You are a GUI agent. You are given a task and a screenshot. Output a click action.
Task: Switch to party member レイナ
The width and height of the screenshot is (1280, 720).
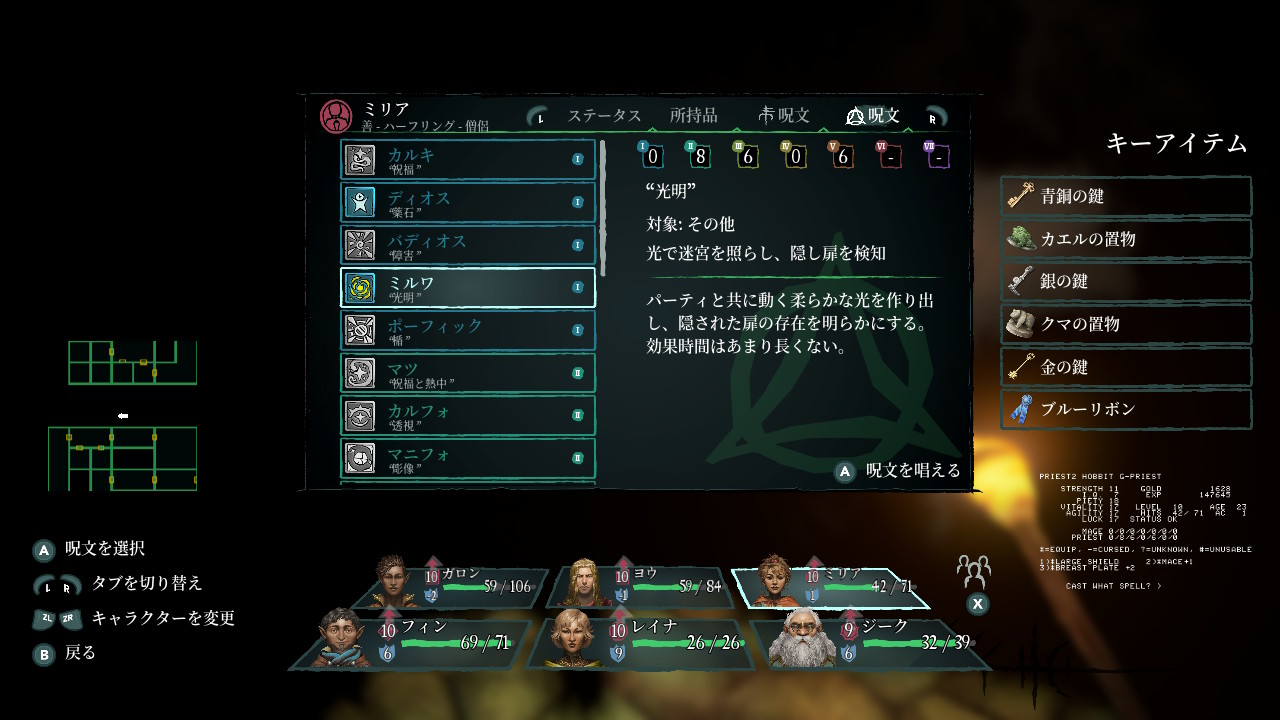click(x=640, y=642)
